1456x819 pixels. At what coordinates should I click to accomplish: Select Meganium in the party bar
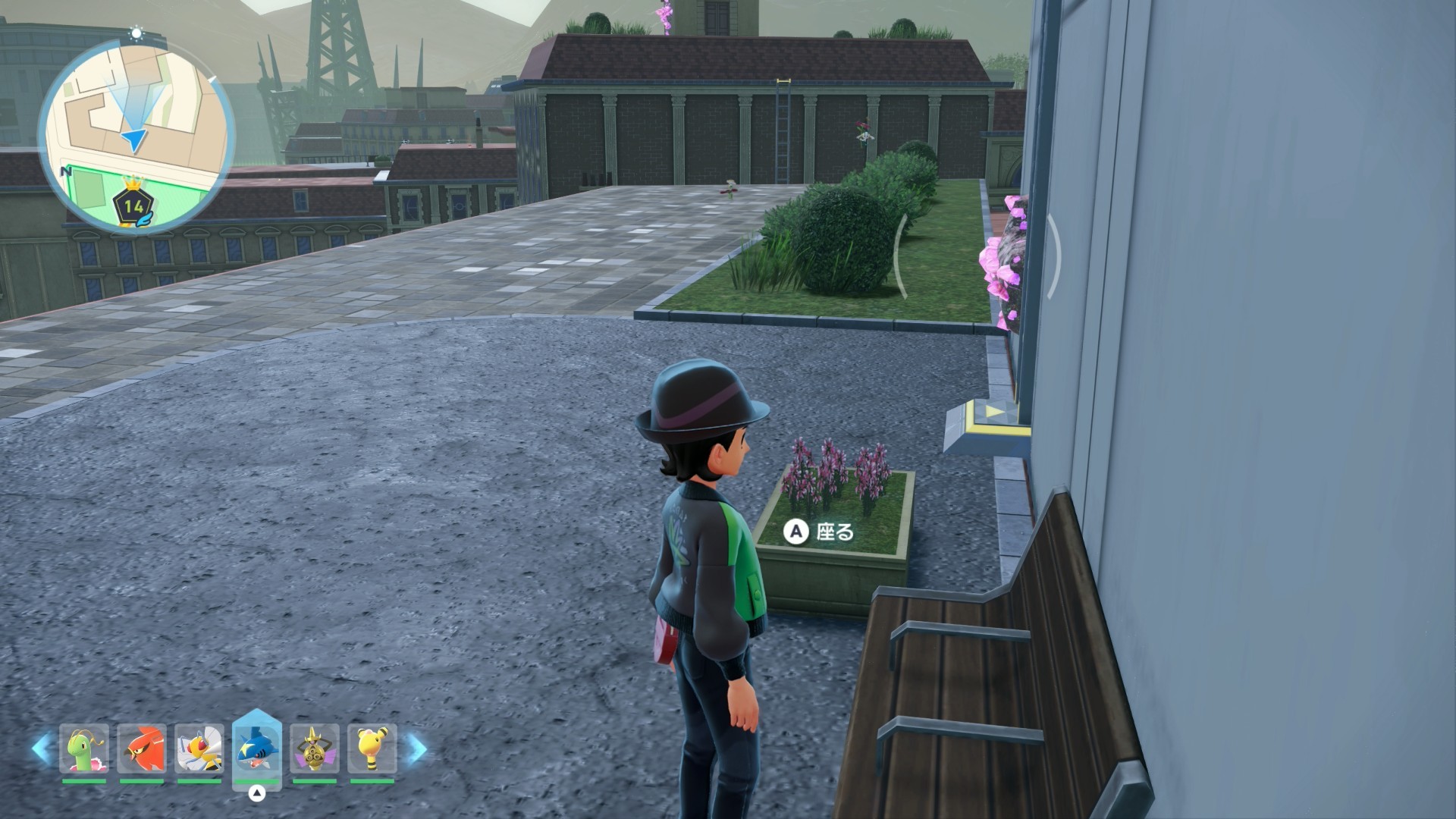(x=84, y=749)
